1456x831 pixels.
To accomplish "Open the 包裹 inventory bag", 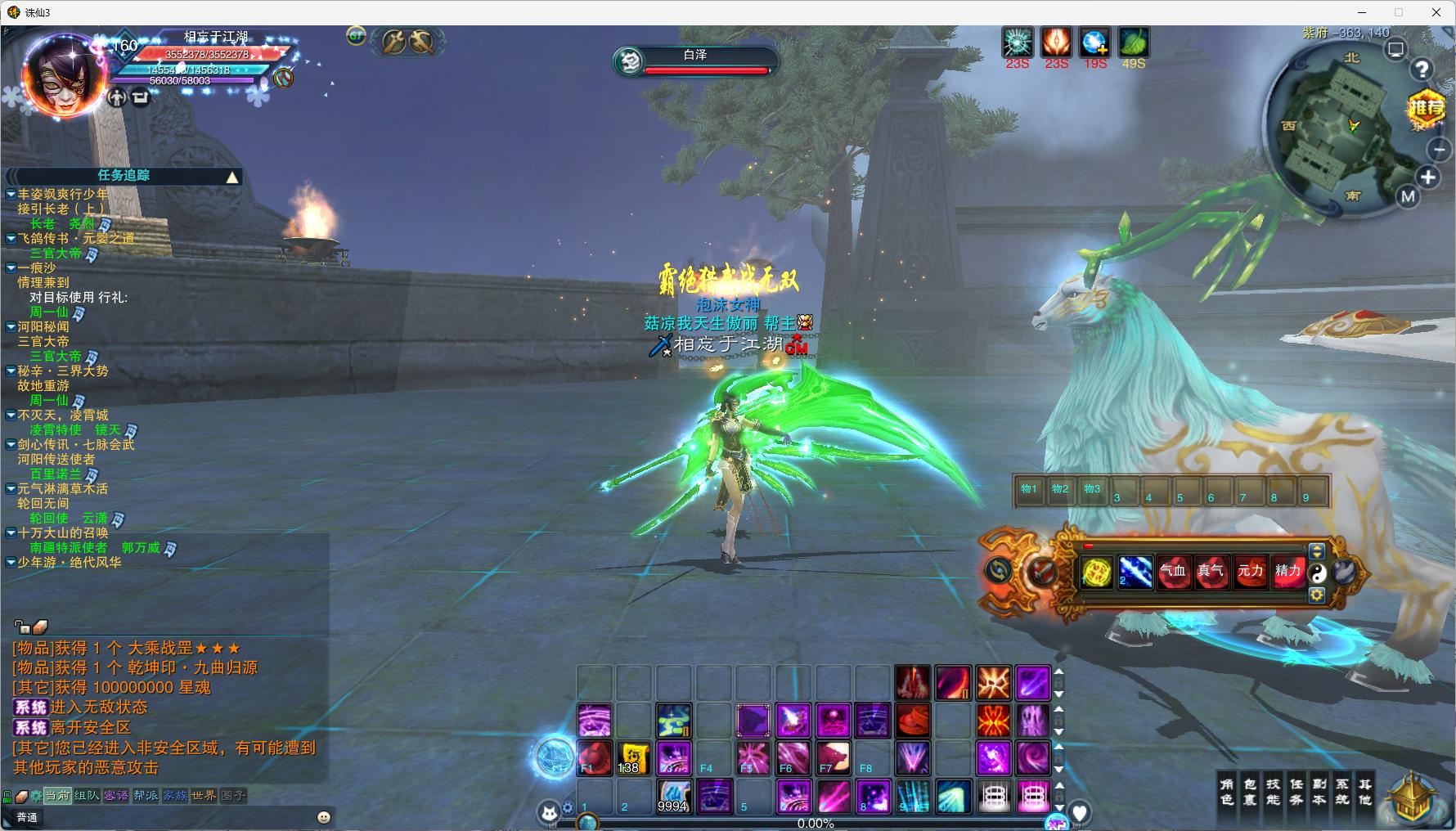I will pos(1249,792).
